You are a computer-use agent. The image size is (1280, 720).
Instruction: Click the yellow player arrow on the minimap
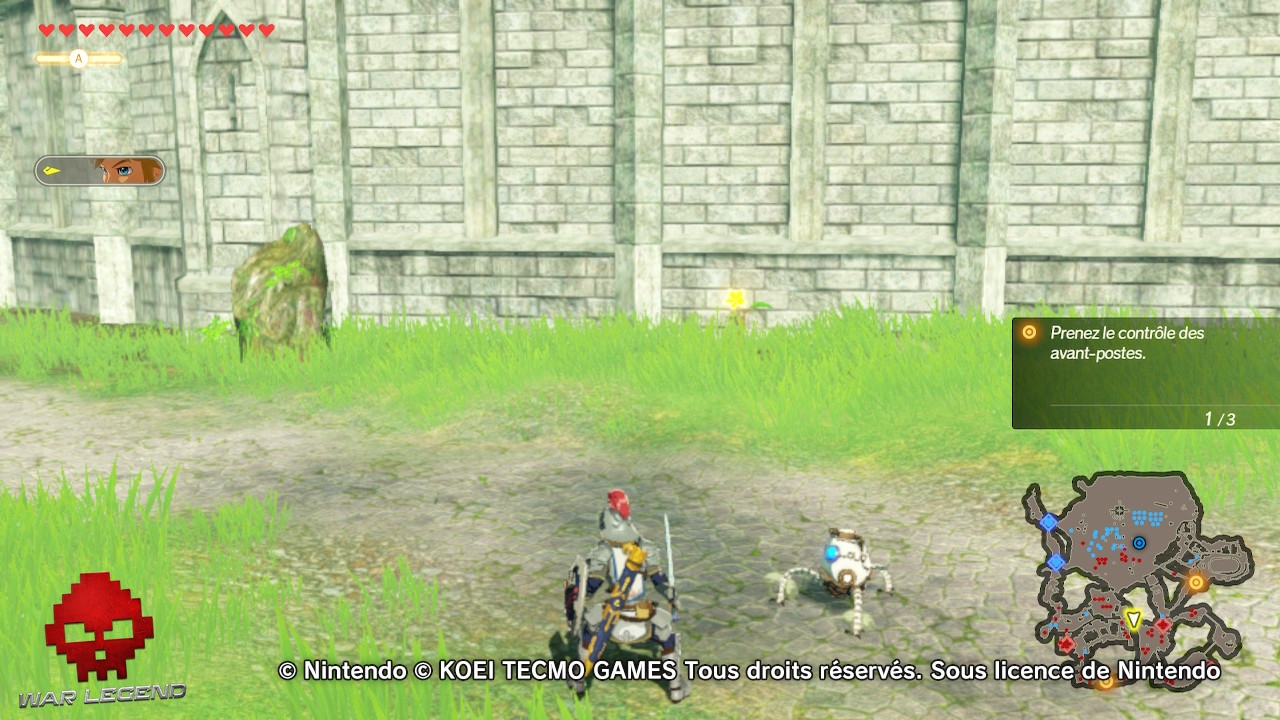click(1134, 617)
